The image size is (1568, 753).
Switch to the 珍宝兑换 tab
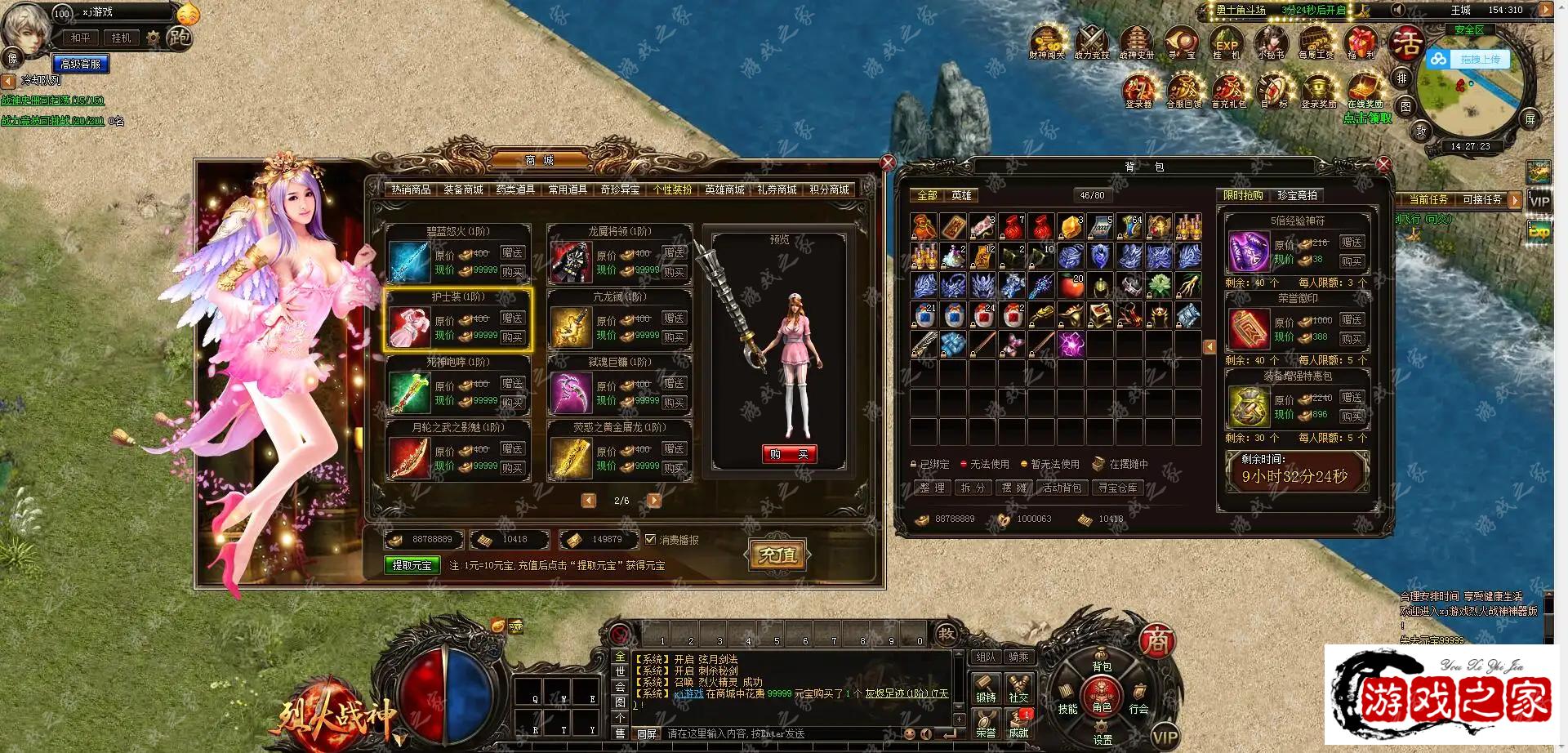pyautogui.click(x=1297, y=196)
